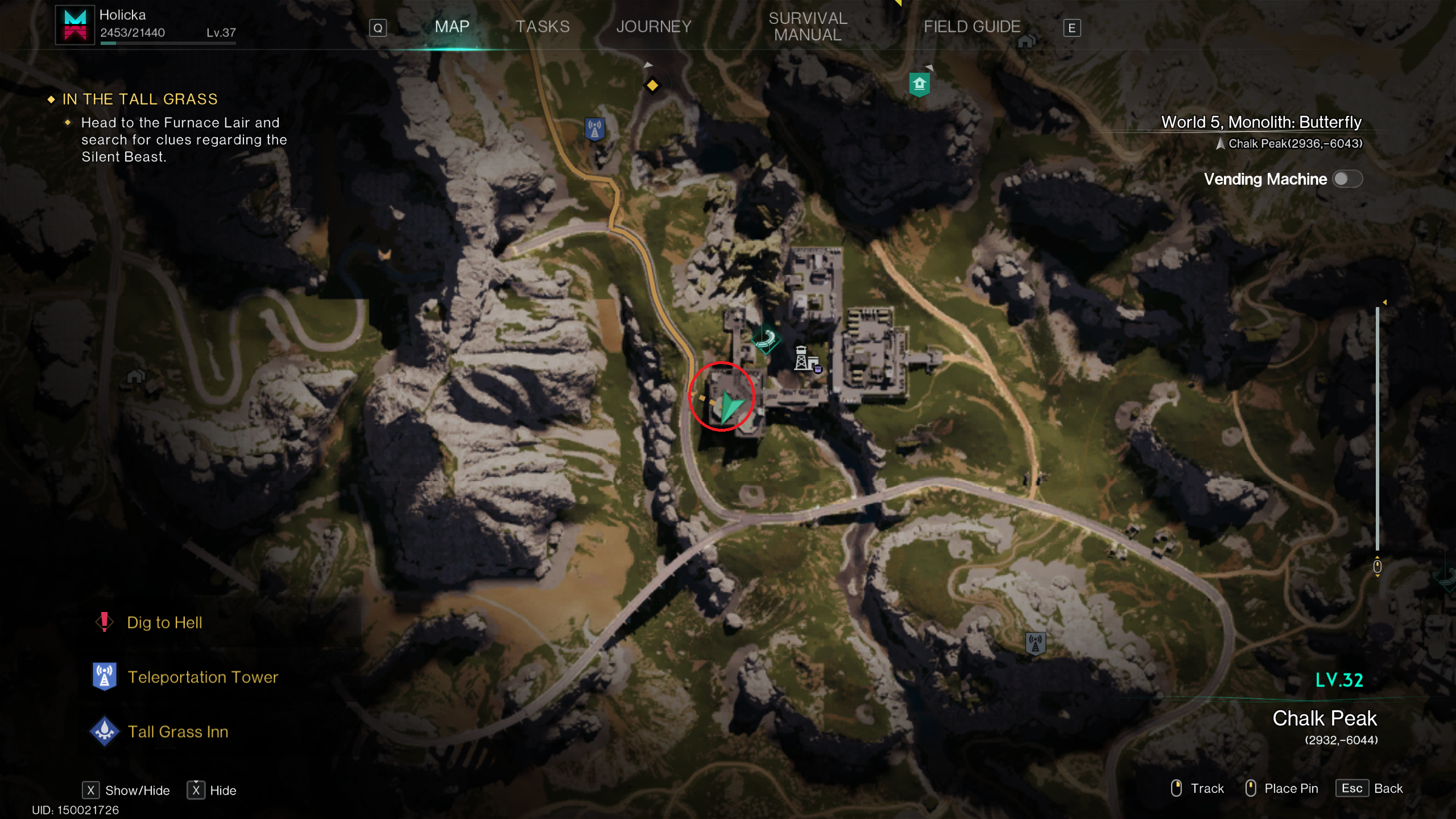Select Tall Grass Inn legend entry
The image size is (1456, 819).
(177, 731)
